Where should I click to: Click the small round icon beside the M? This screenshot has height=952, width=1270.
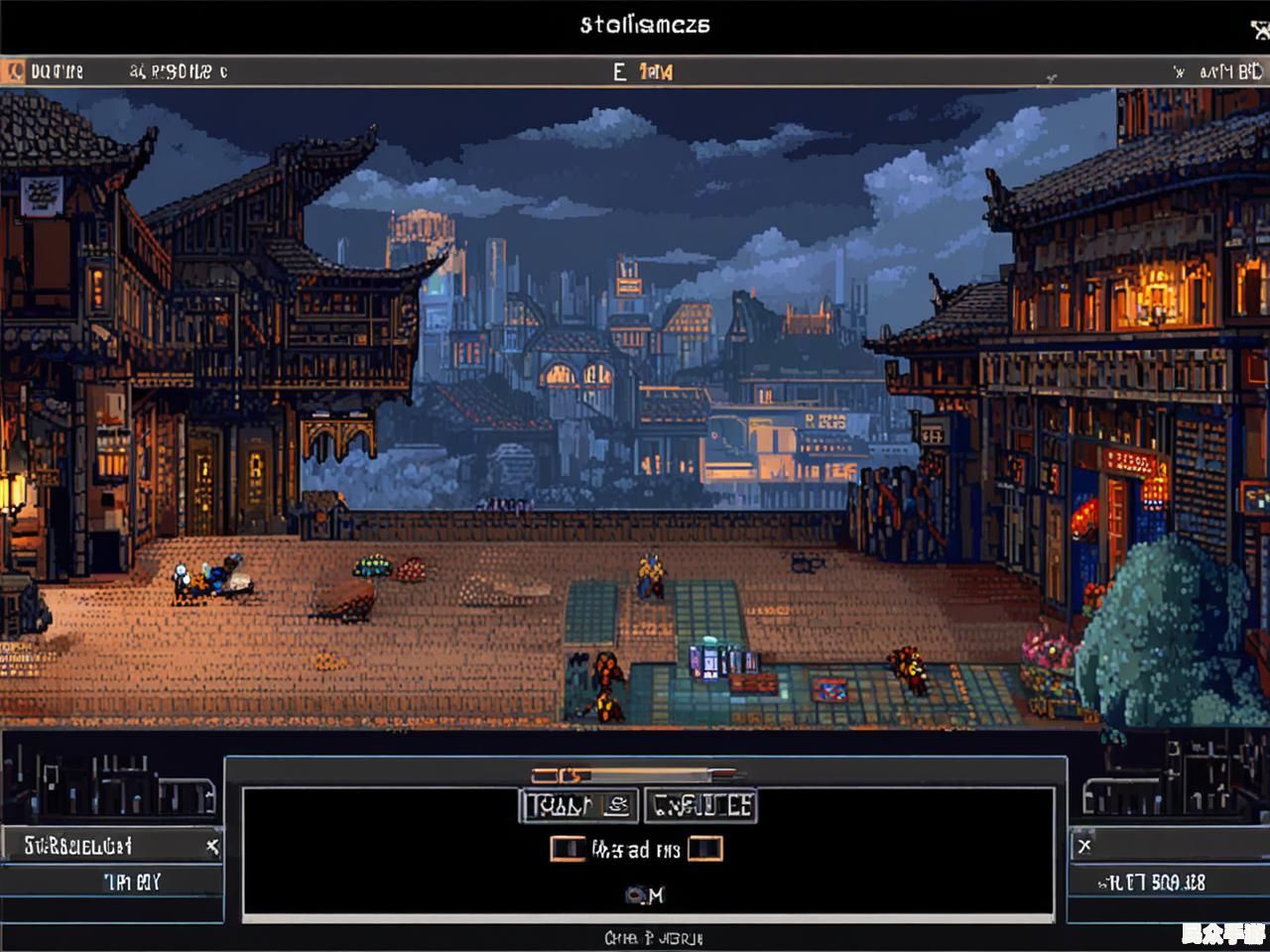pos(634,895)
